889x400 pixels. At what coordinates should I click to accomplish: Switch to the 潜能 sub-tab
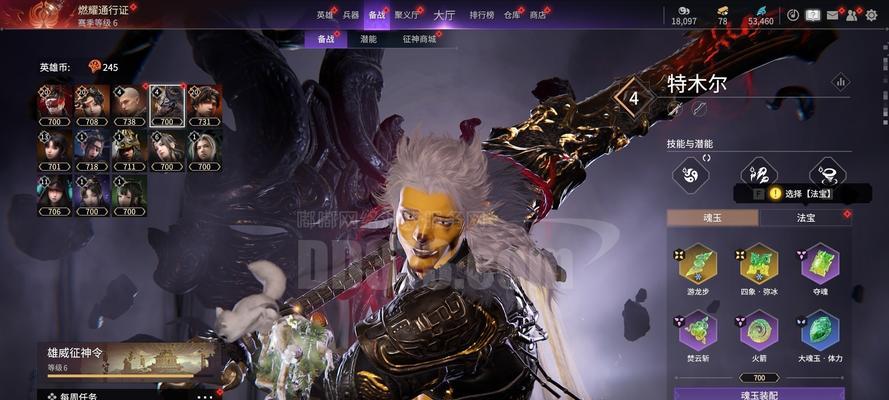pos(368,39)
